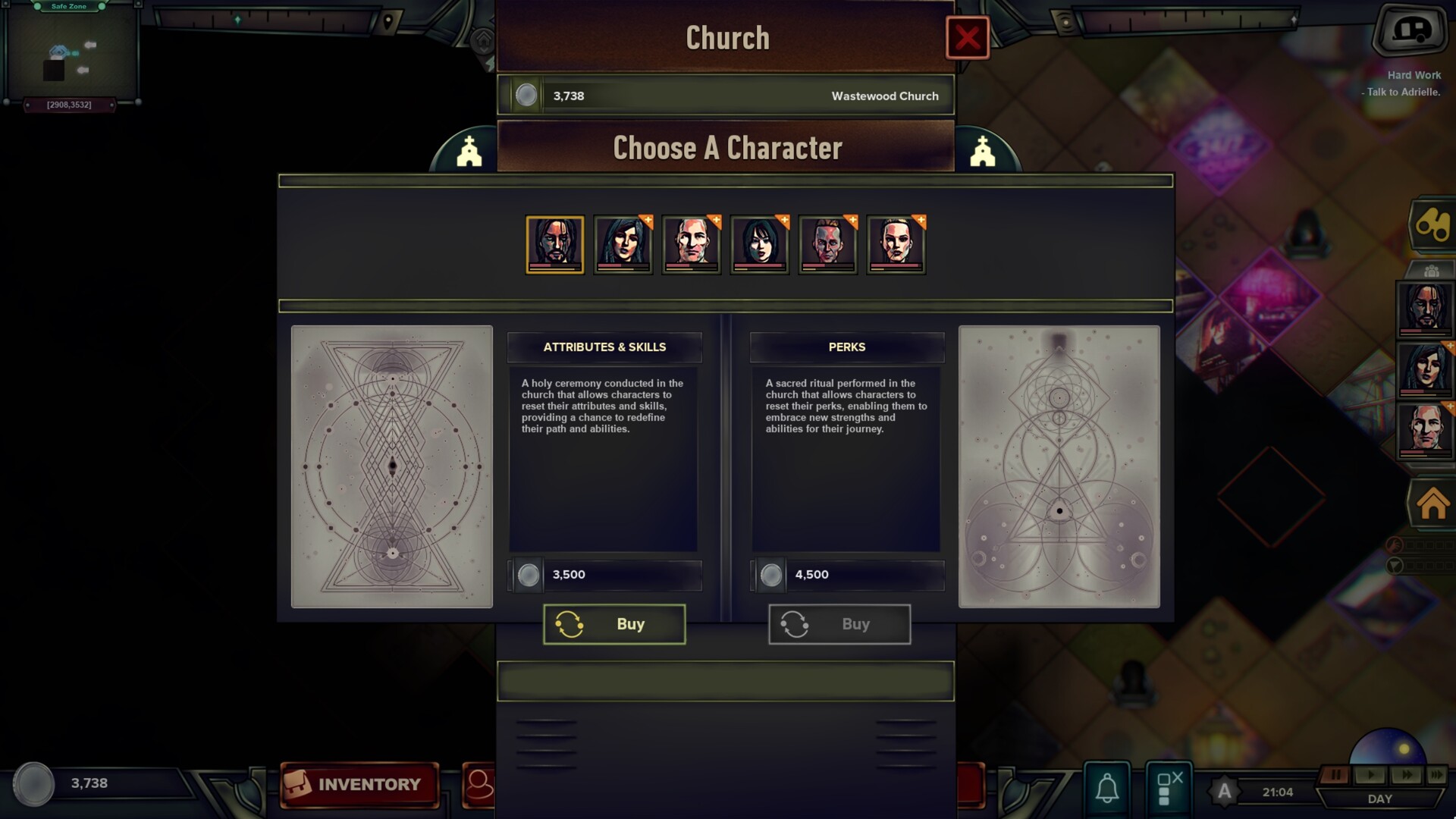The image size is (1456, 819).
Task: Click the caravan icon in the top right
Action: point(1412,30)
